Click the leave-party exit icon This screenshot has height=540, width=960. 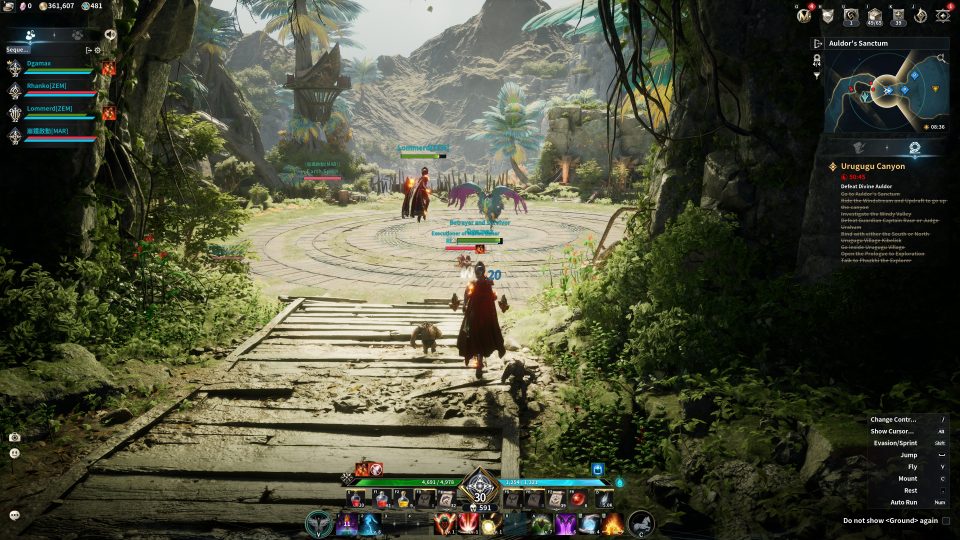click(x=88, y=49)
